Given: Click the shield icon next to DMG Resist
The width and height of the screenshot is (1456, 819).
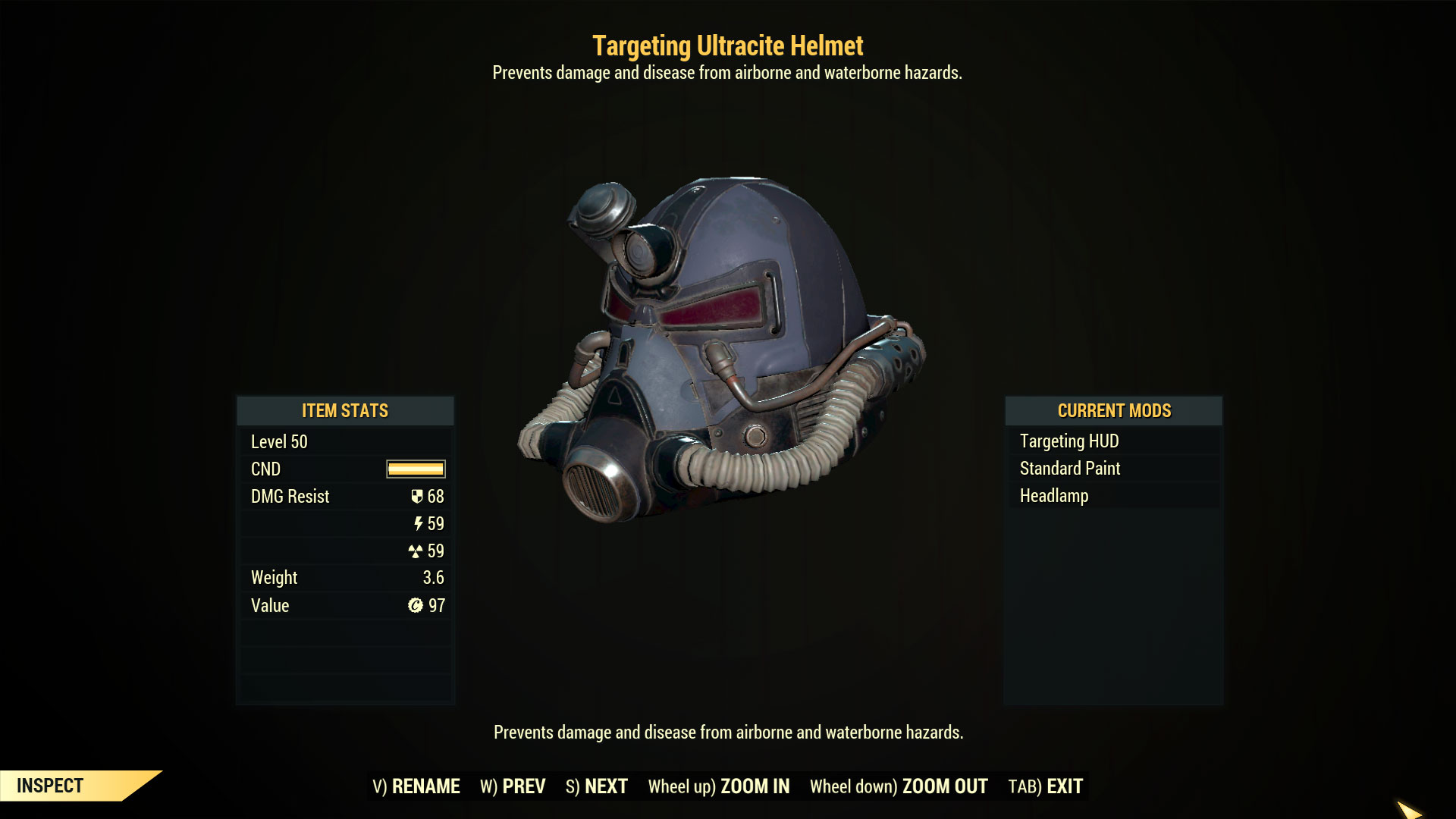Looking at the screenshot, I should pyautogui.click(x=417, y=496).
